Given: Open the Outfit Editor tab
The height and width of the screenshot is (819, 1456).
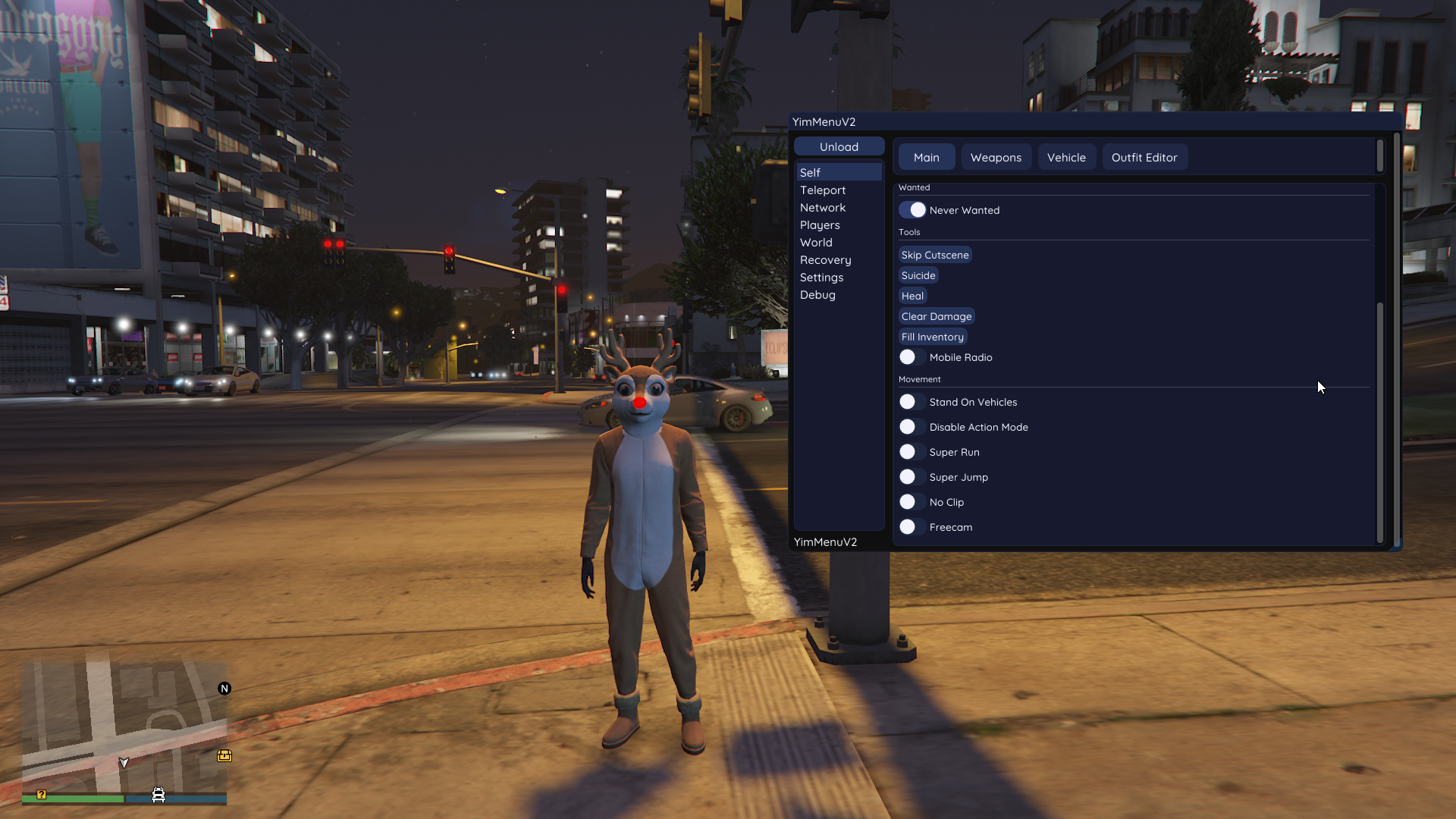Looking at the screenshot, I should (x=1144, y=157).
